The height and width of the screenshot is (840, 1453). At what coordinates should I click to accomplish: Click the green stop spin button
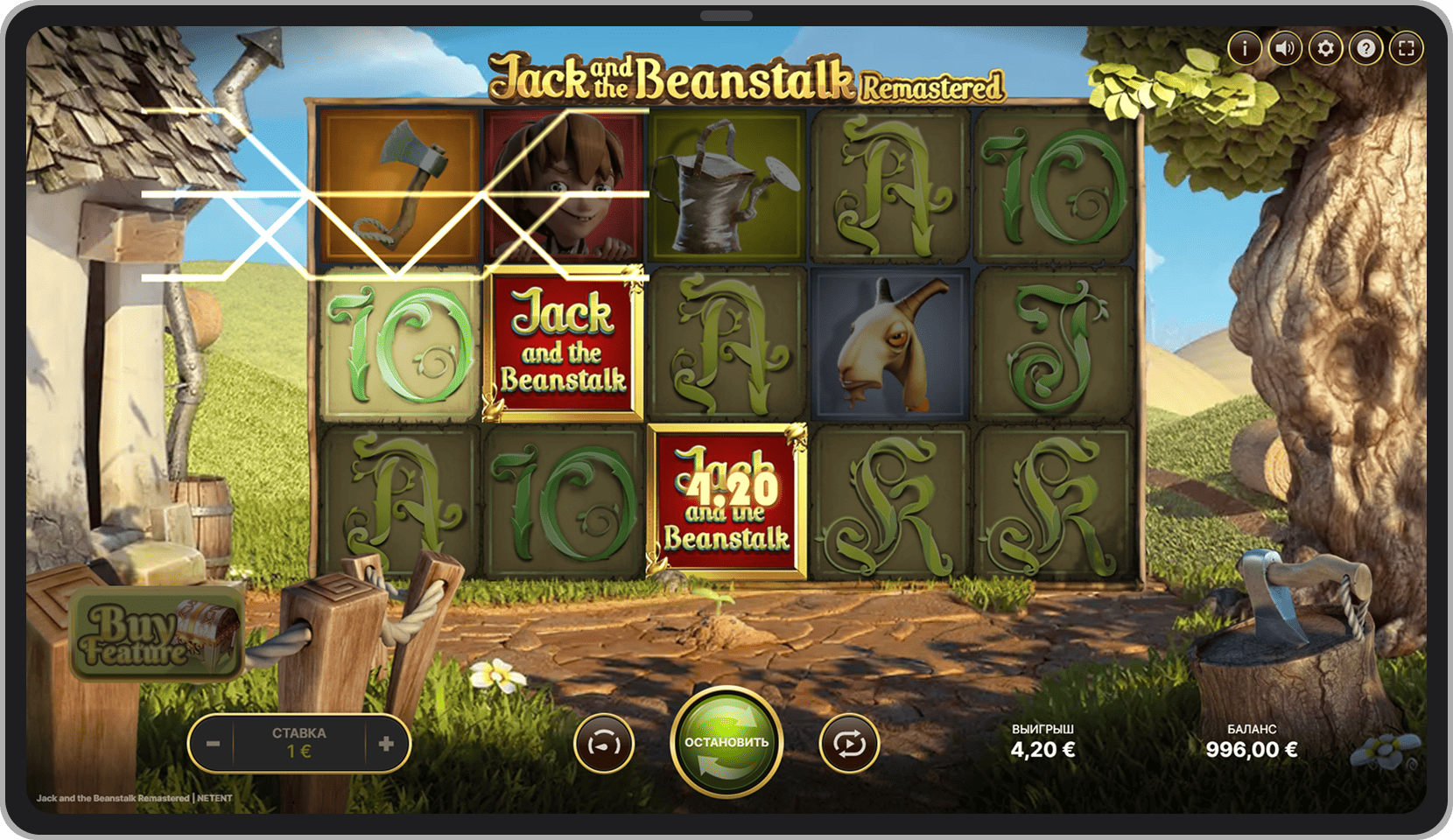(x=726, y=742)
